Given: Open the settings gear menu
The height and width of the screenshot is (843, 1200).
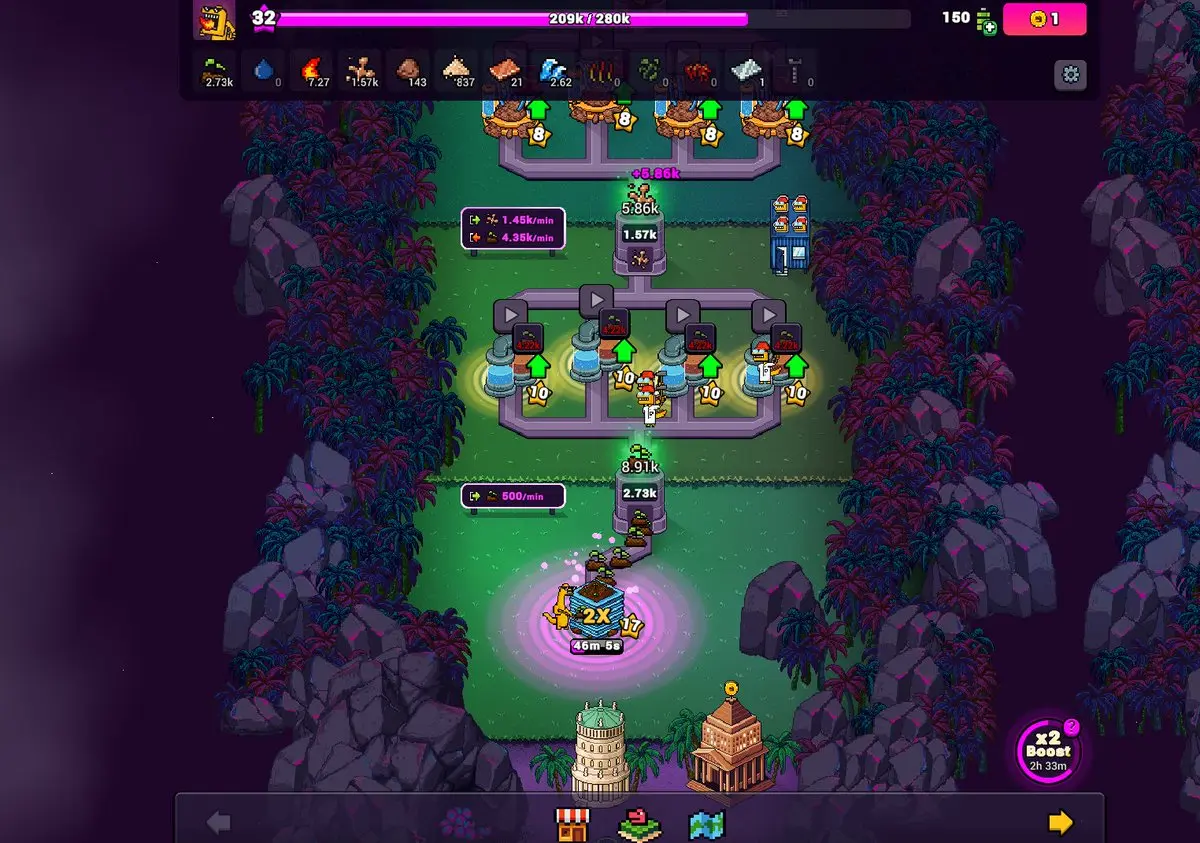Looking at the screenshot, I should pos(1070,75).
